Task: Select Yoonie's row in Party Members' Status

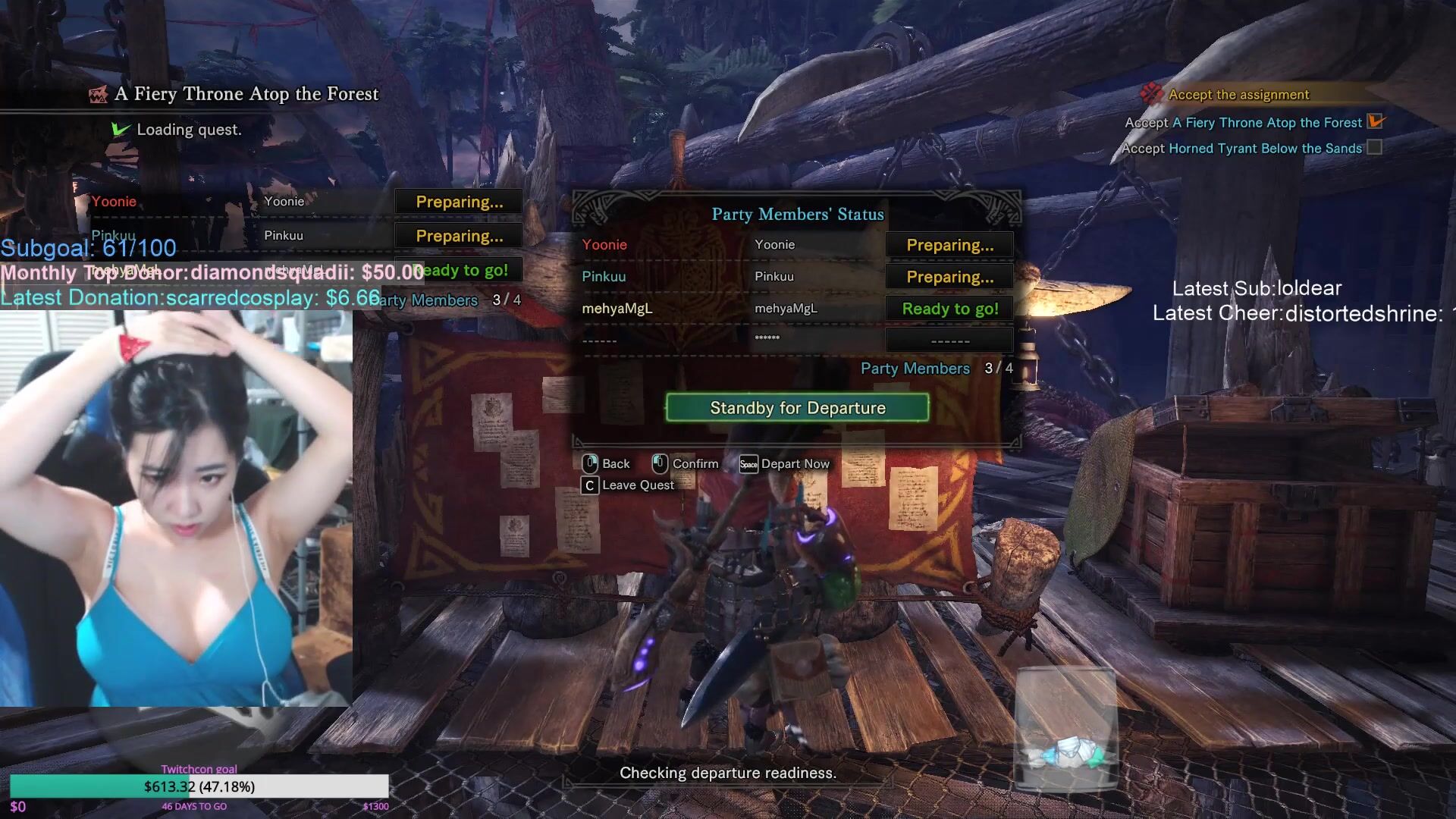Action: pos(728,245)
